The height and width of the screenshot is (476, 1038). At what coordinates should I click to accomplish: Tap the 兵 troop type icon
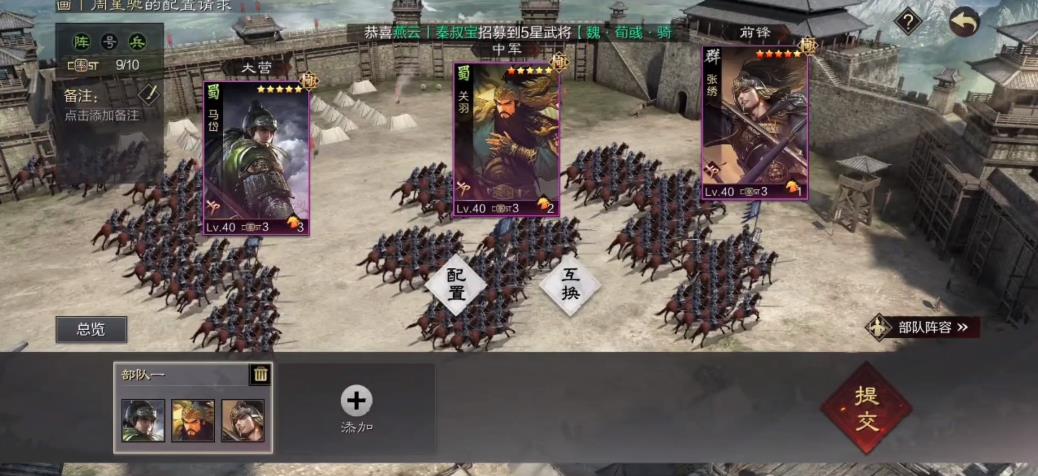[137, 41]
